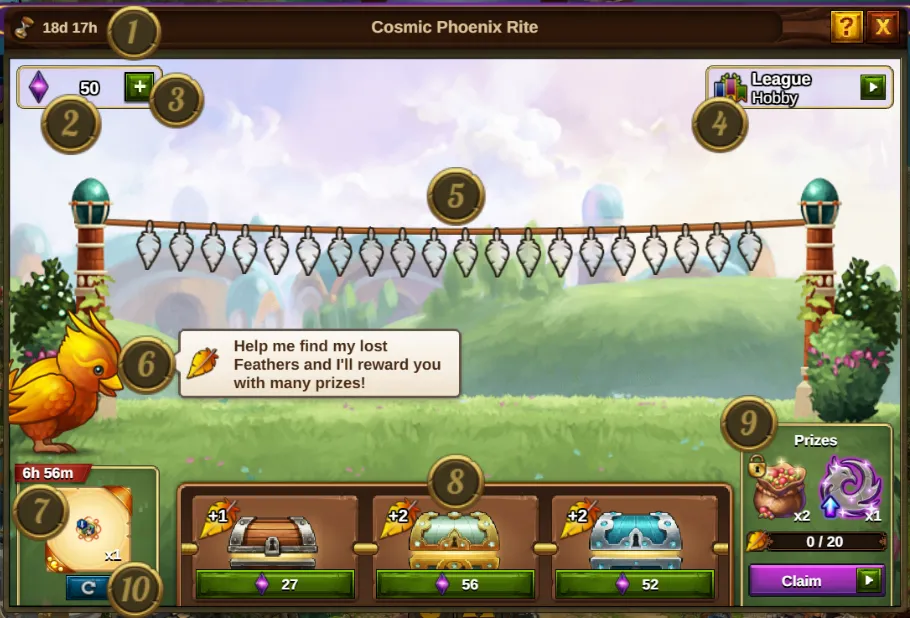The image size is (910, 618).
Task: Buy the golden chest for 56 gems
Action: point(455,584)
